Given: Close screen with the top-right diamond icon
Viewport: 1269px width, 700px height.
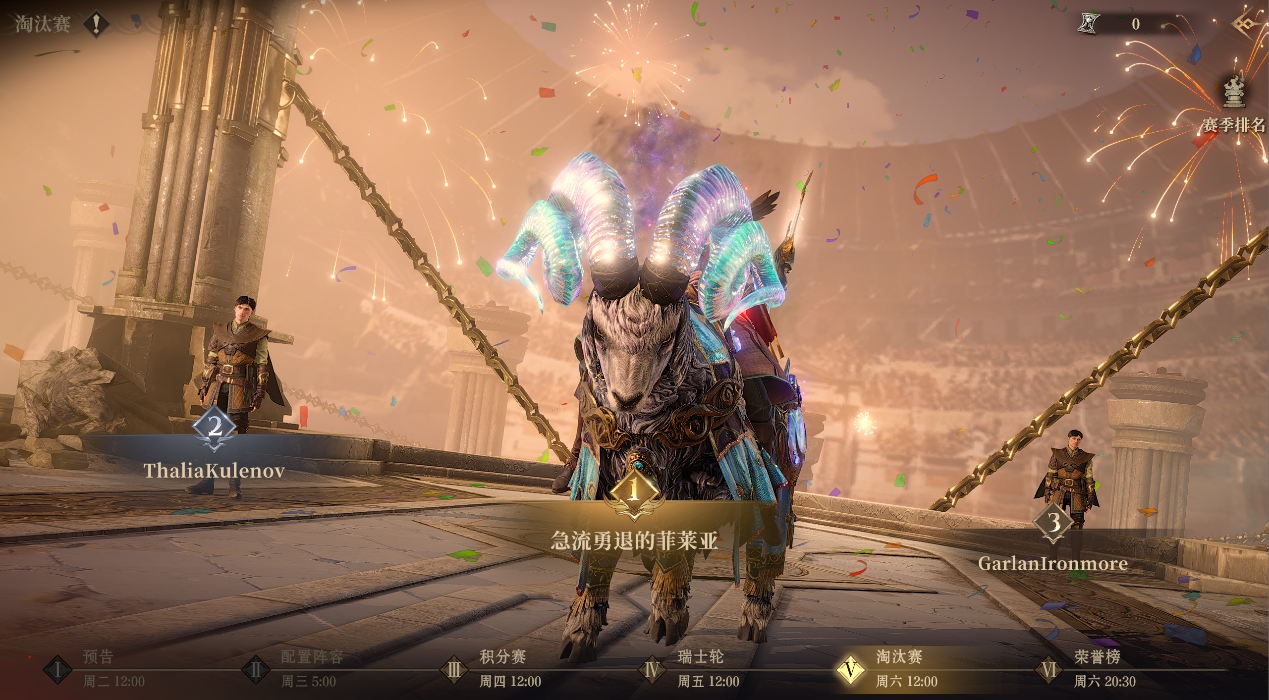Looking at the screenshot, I should pyautogui.click(x=1247, y=24).
